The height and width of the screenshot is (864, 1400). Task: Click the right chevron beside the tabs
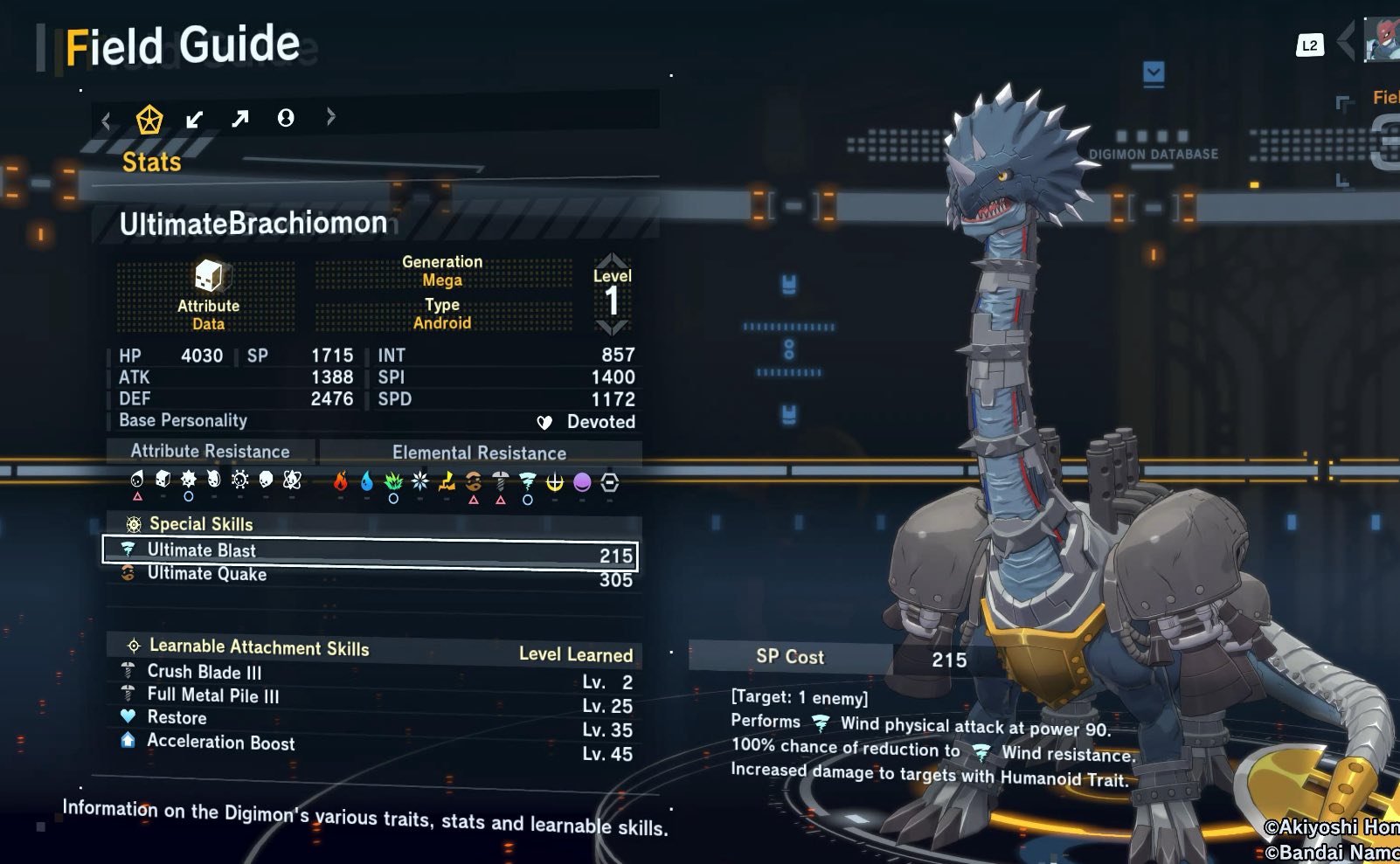coord(330,116)
